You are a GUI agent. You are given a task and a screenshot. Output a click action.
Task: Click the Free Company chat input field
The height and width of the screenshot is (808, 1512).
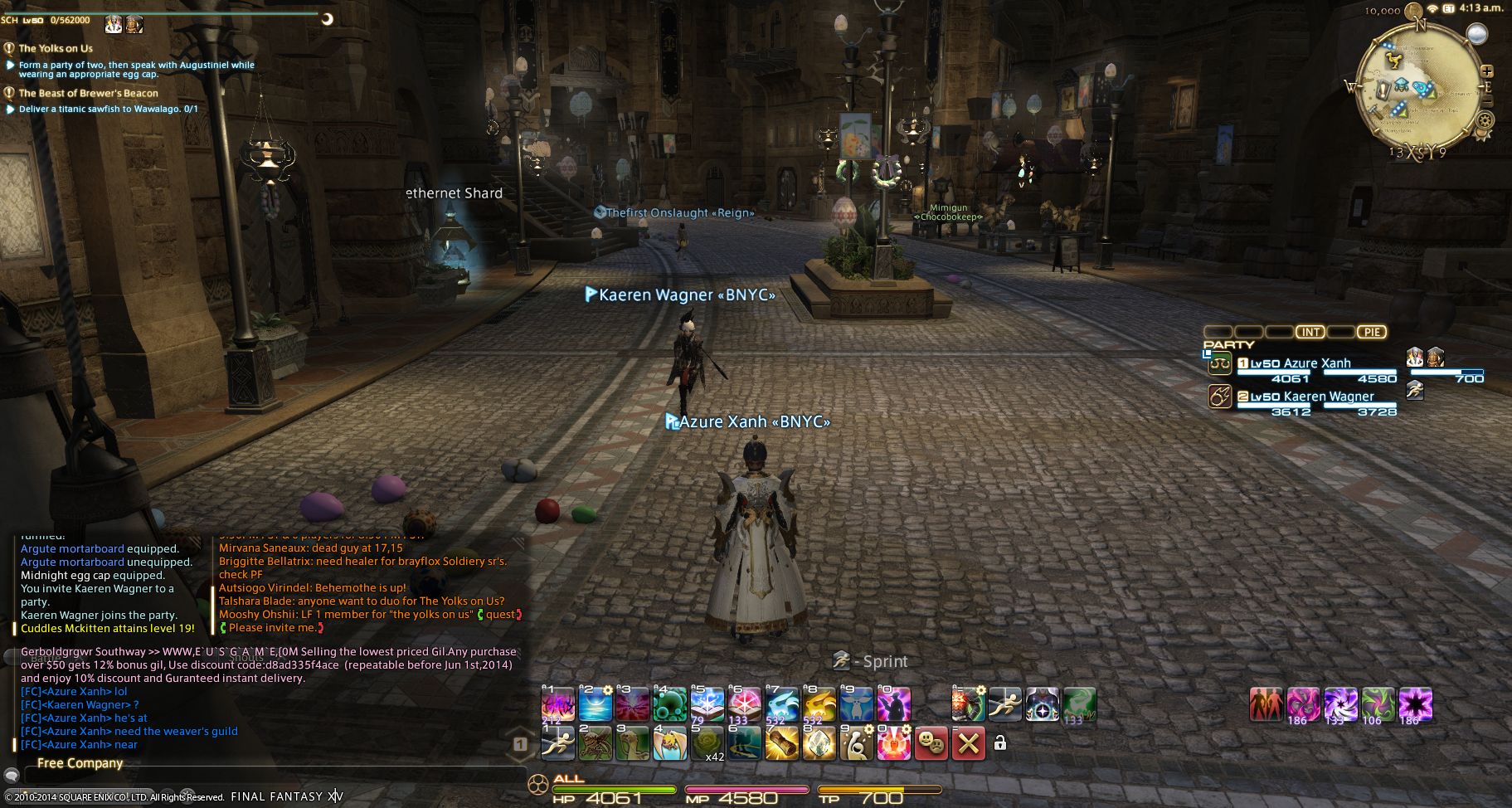(x=274, y=776)
